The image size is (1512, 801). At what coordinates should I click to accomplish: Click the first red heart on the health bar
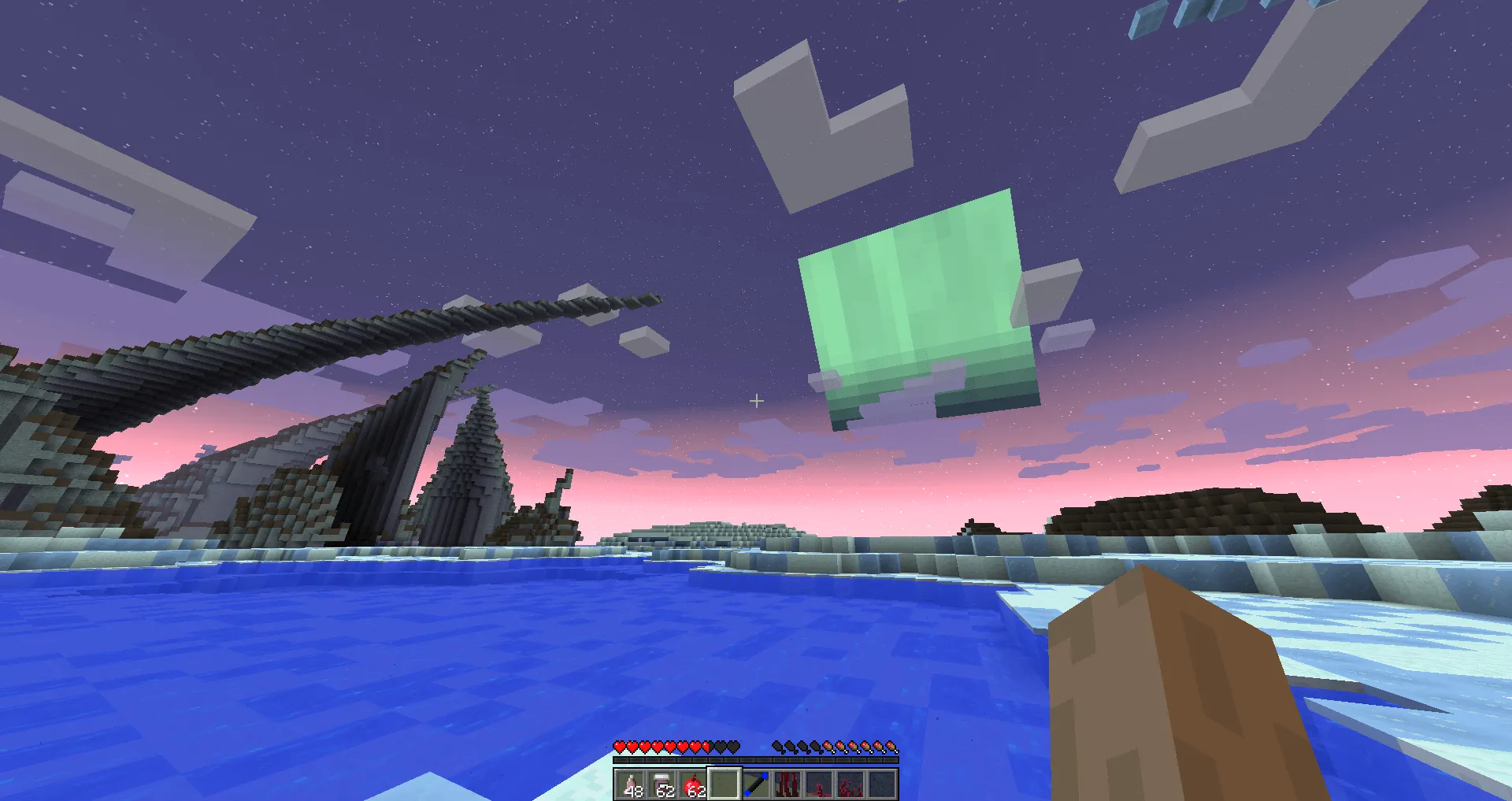[619, 747]
